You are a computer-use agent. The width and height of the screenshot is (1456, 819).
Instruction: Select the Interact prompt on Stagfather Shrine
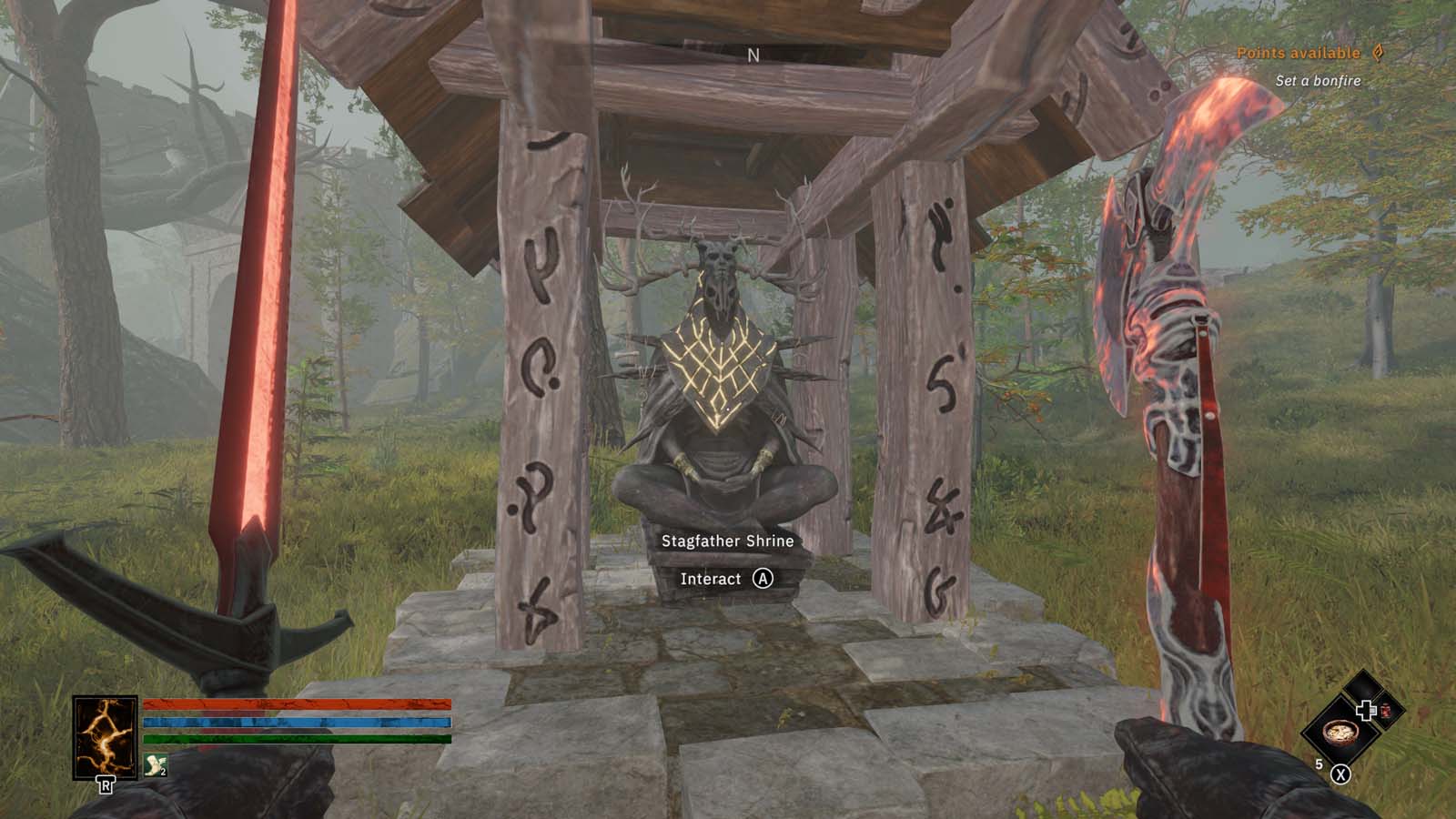pyautogui.click(x=712, y=580)
